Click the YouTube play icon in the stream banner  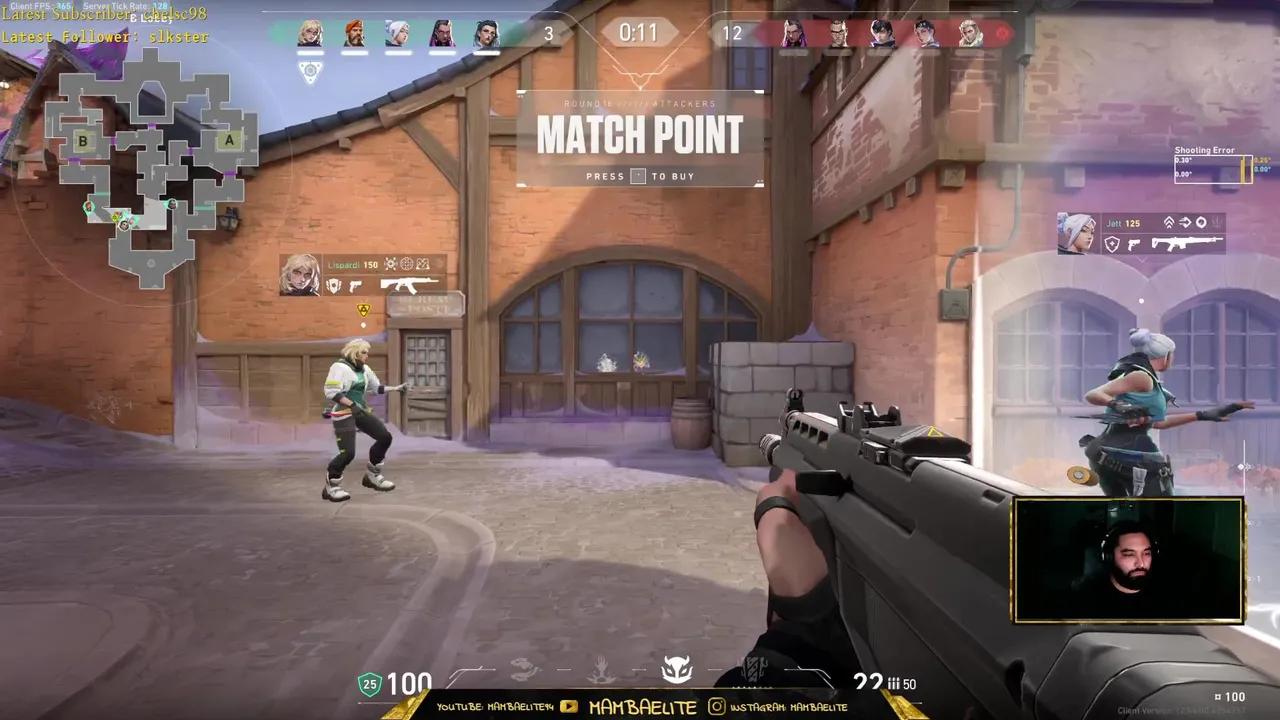[x=568, y=707]
